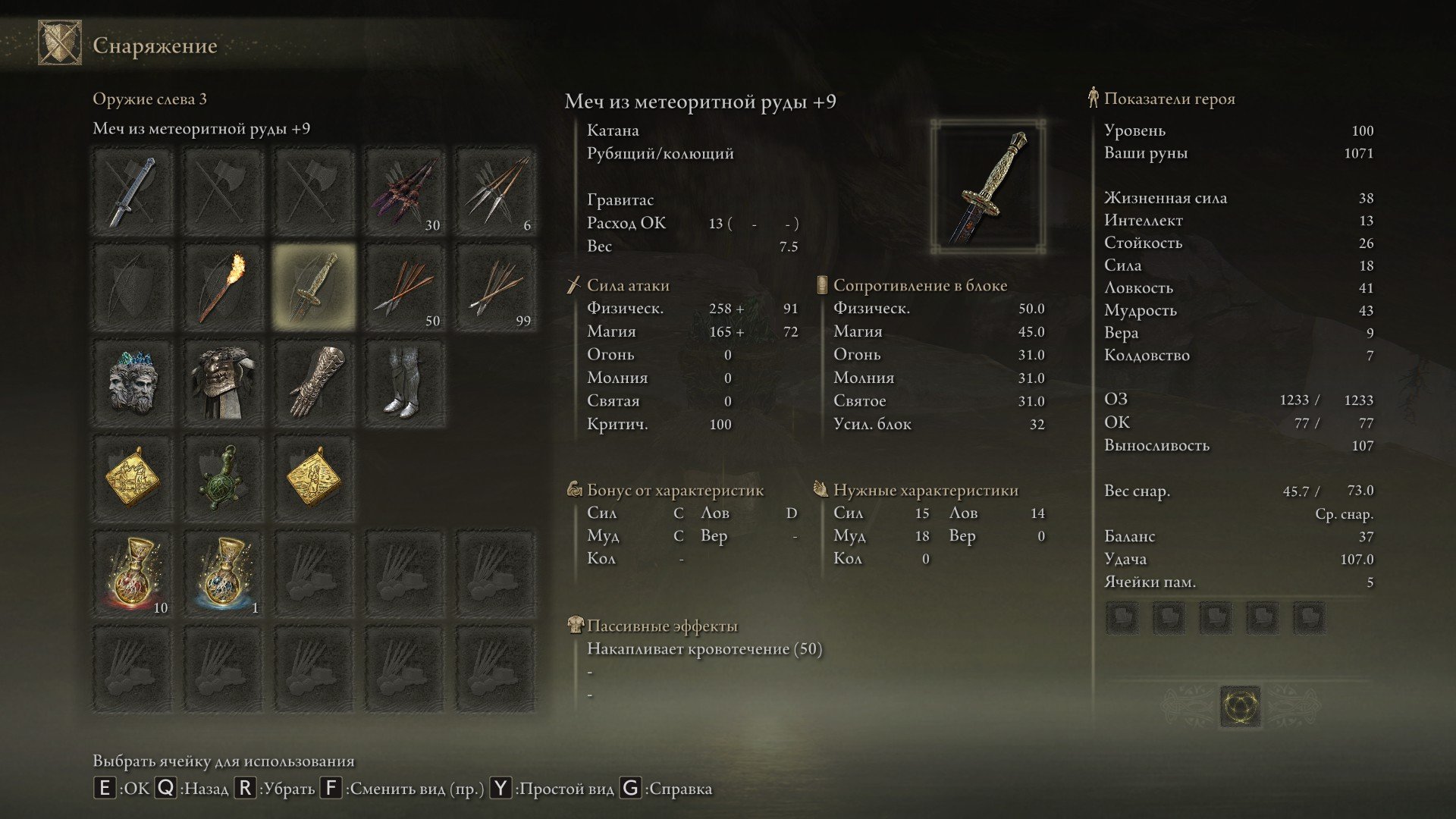Select the purple arrows slot with 30

pos(405,192)
